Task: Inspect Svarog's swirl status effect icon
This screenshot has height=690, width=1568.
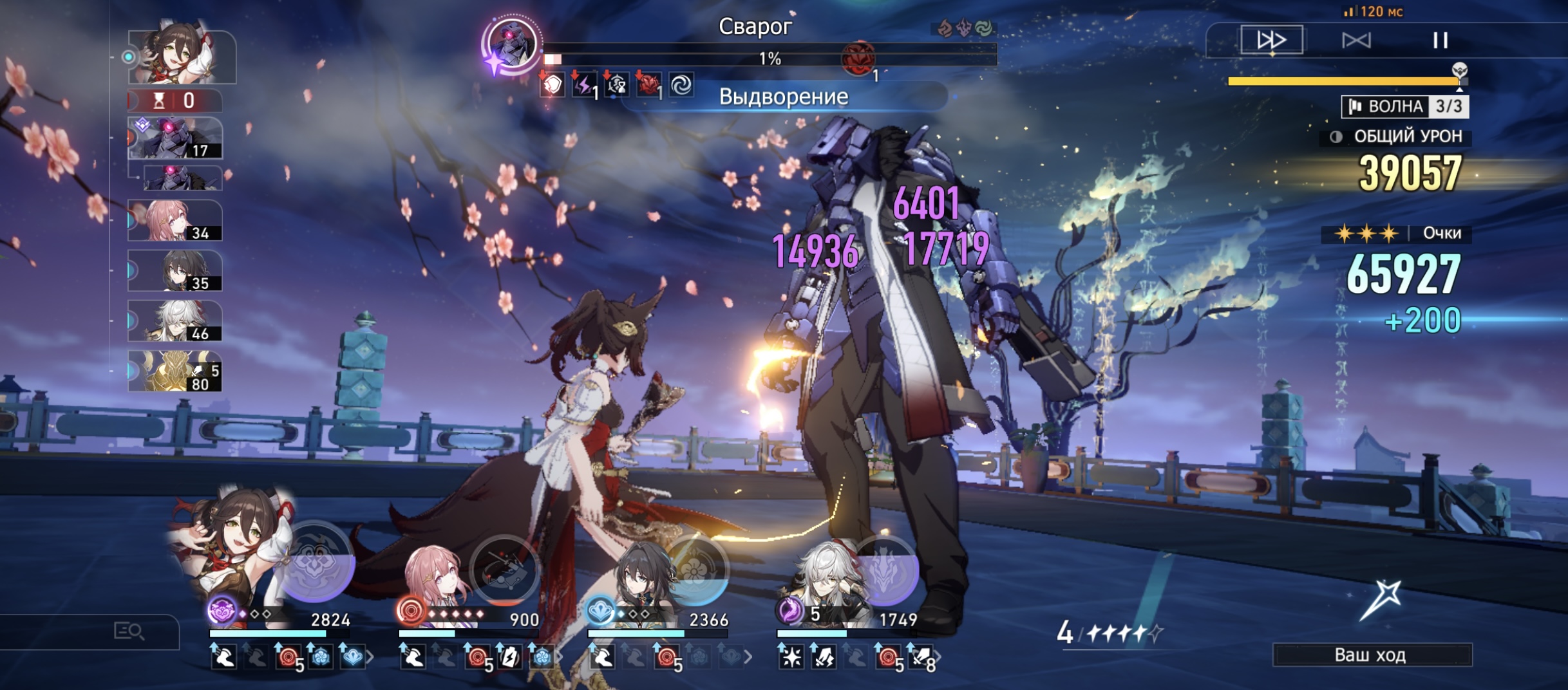Action: click(x=681, y=85)
